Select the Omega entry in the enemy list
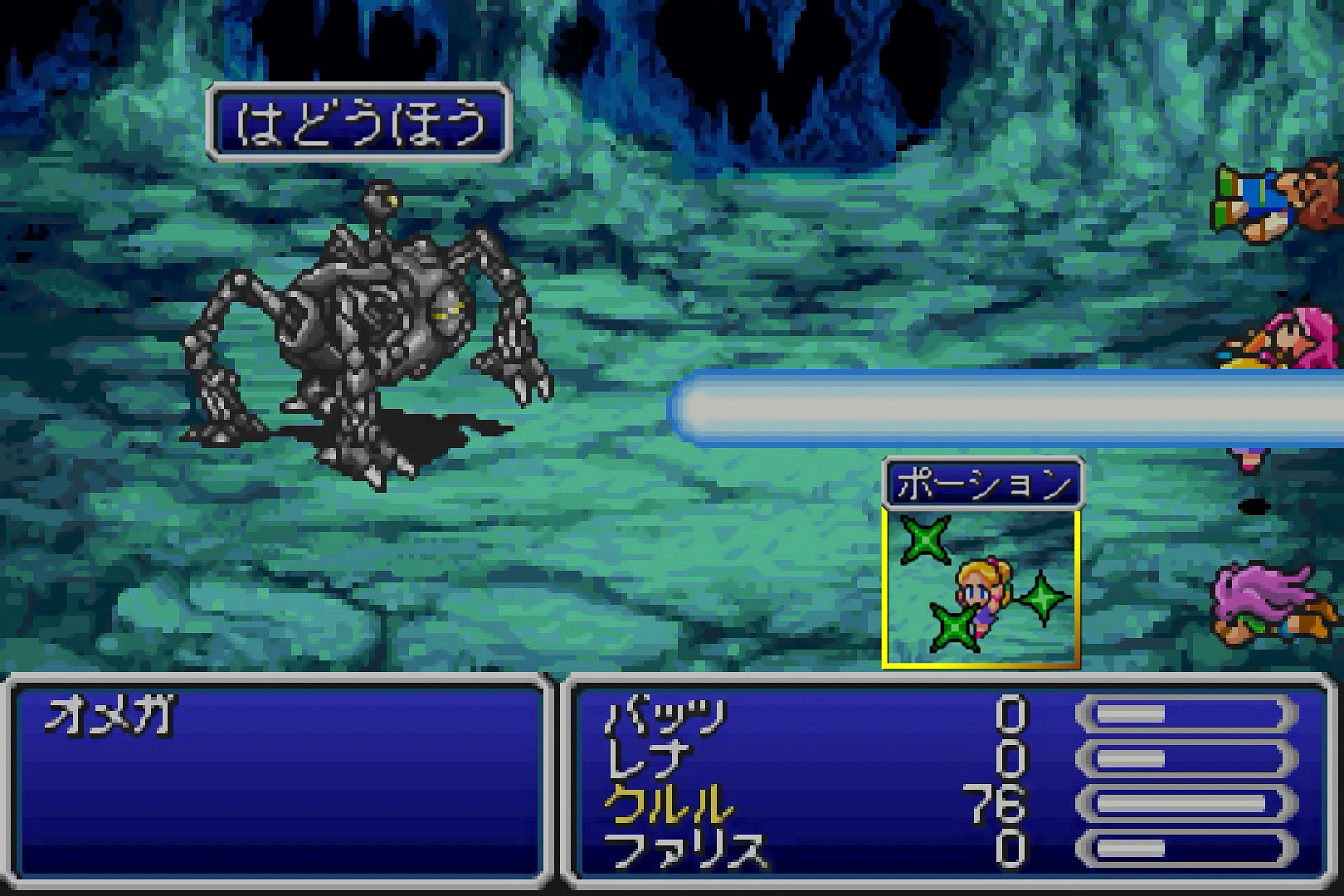 tap(110, 715)
